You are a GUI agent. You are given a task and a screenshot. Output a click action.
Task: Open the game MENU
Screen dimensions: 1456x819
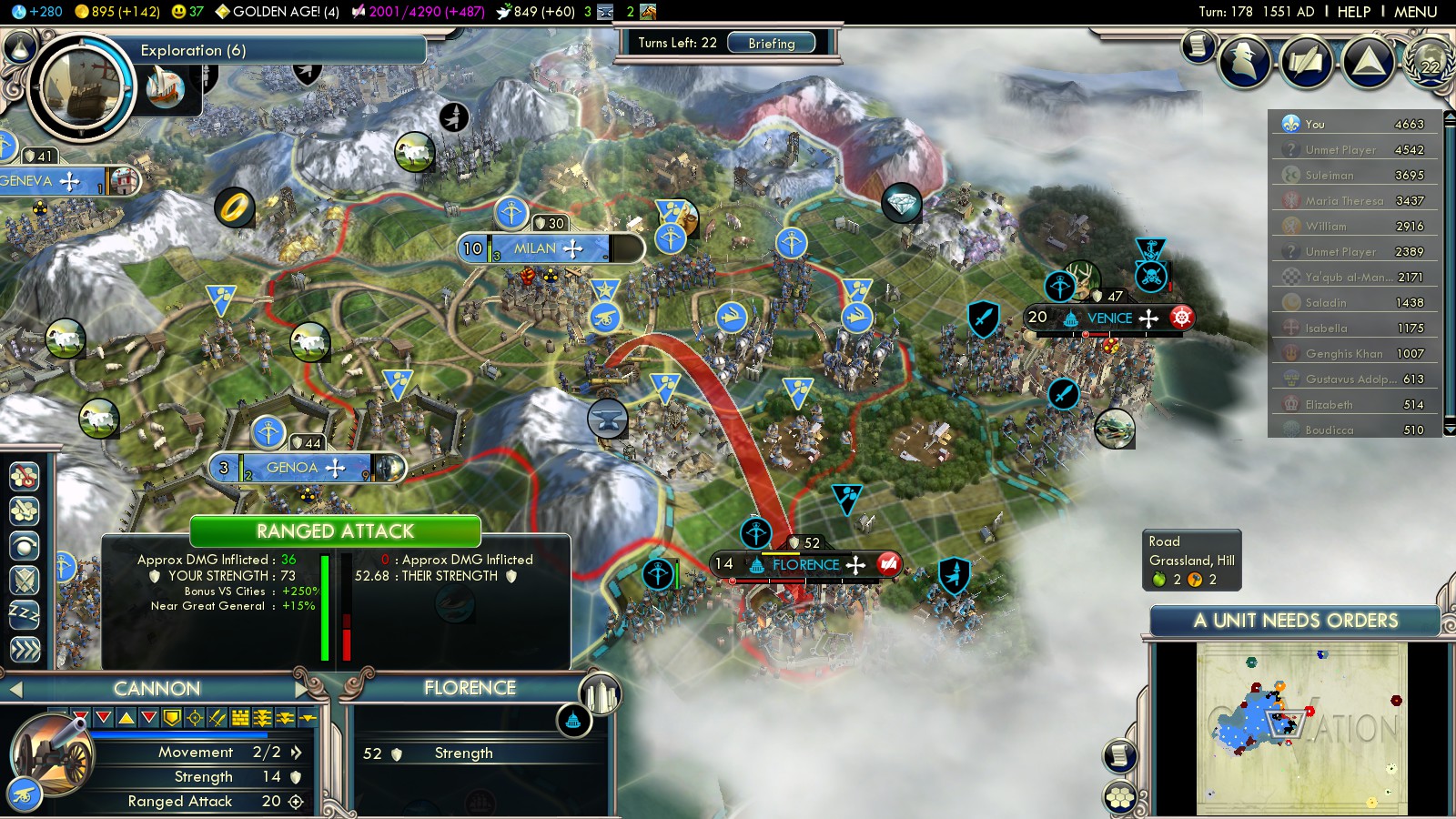point(1415,12)
